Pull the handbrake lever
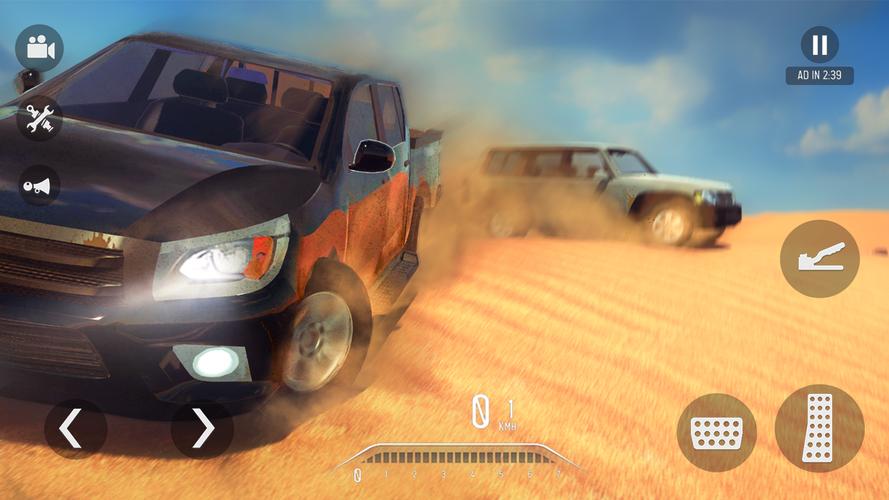 point(819,259)
